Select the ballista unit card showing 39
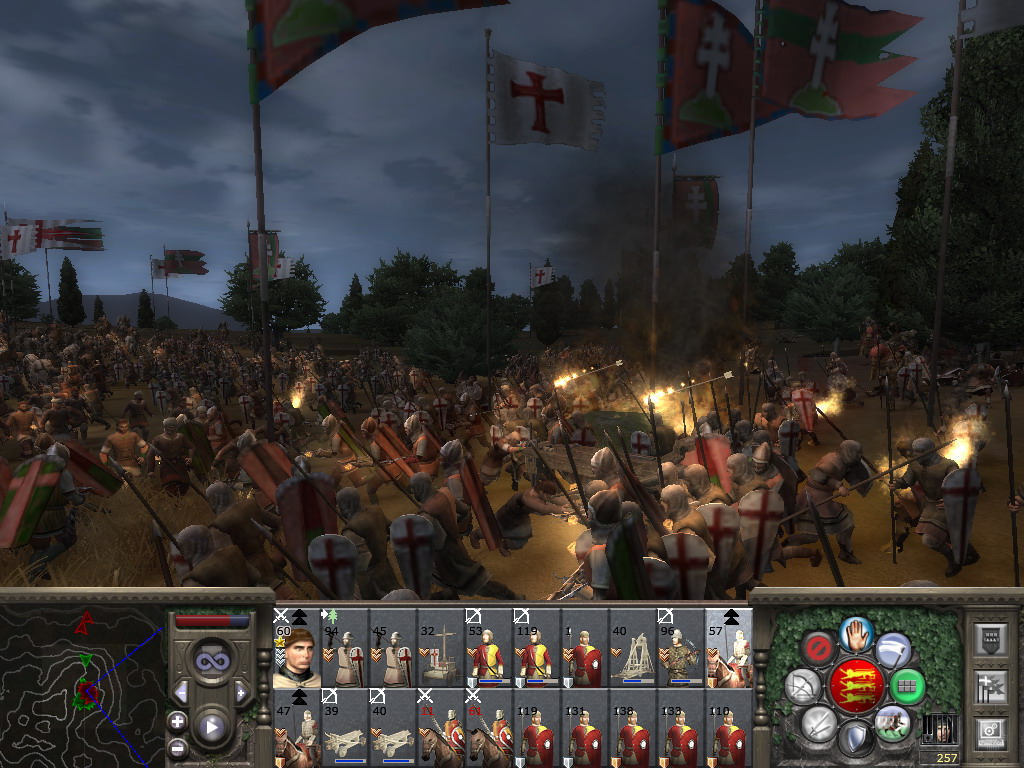Viewport: 1024px width, 768px height. pyautogui.click(x=344, y=727)
